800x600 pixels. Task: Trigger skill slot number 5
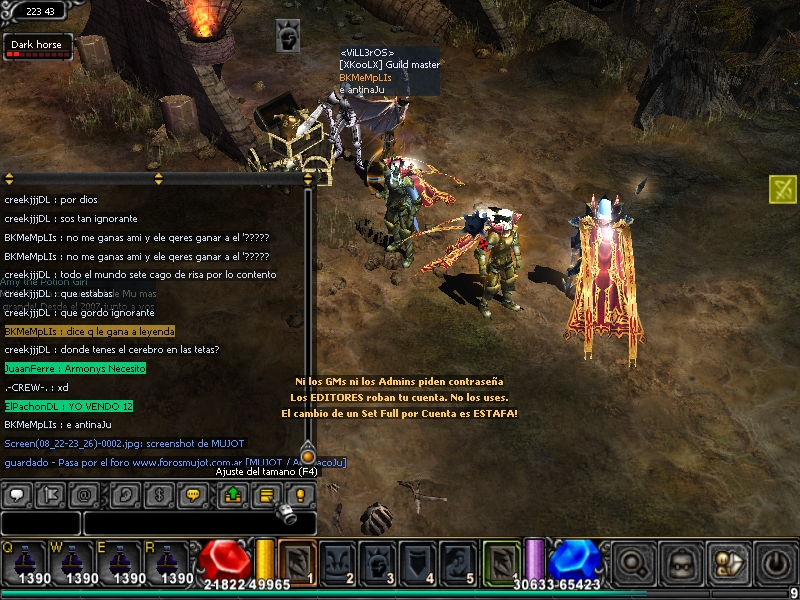click(458, 562)
